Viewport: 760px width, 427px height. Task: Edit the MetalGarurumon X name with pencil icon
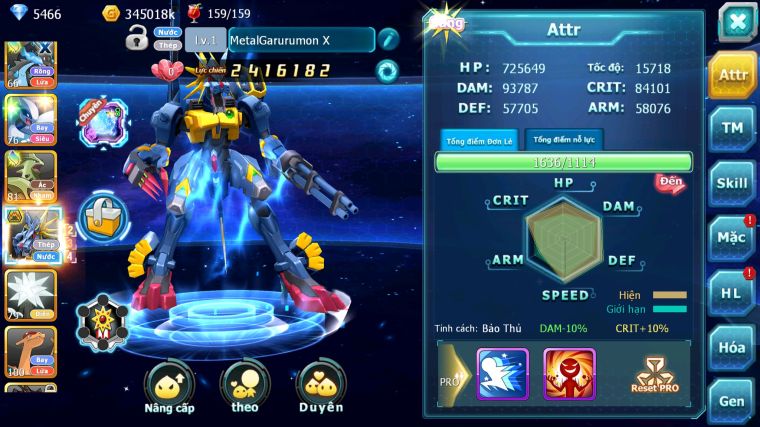tap(388, 39)
